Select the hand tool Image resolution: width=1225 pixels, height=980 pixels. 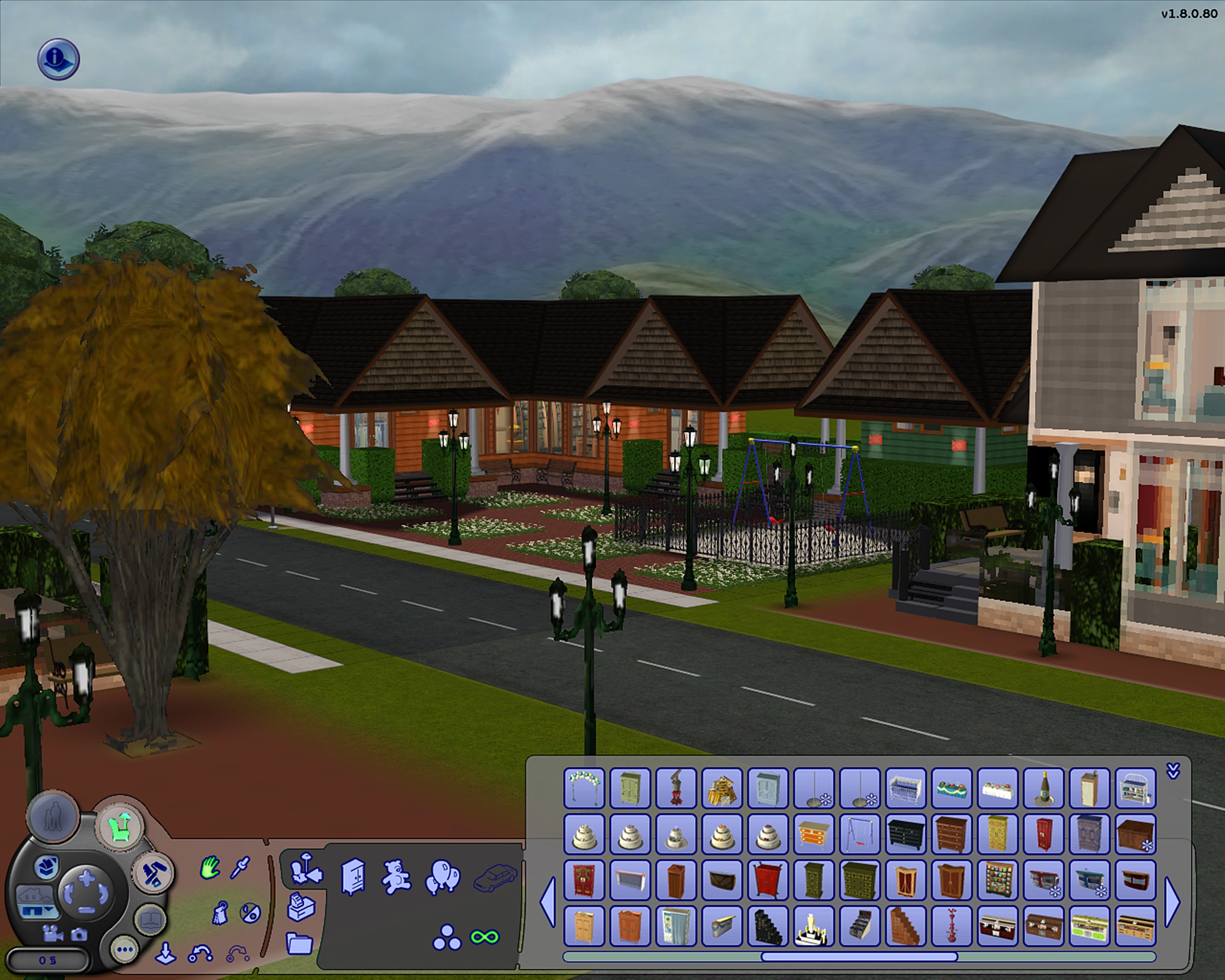pyautogui.click(x=210, y=868)
